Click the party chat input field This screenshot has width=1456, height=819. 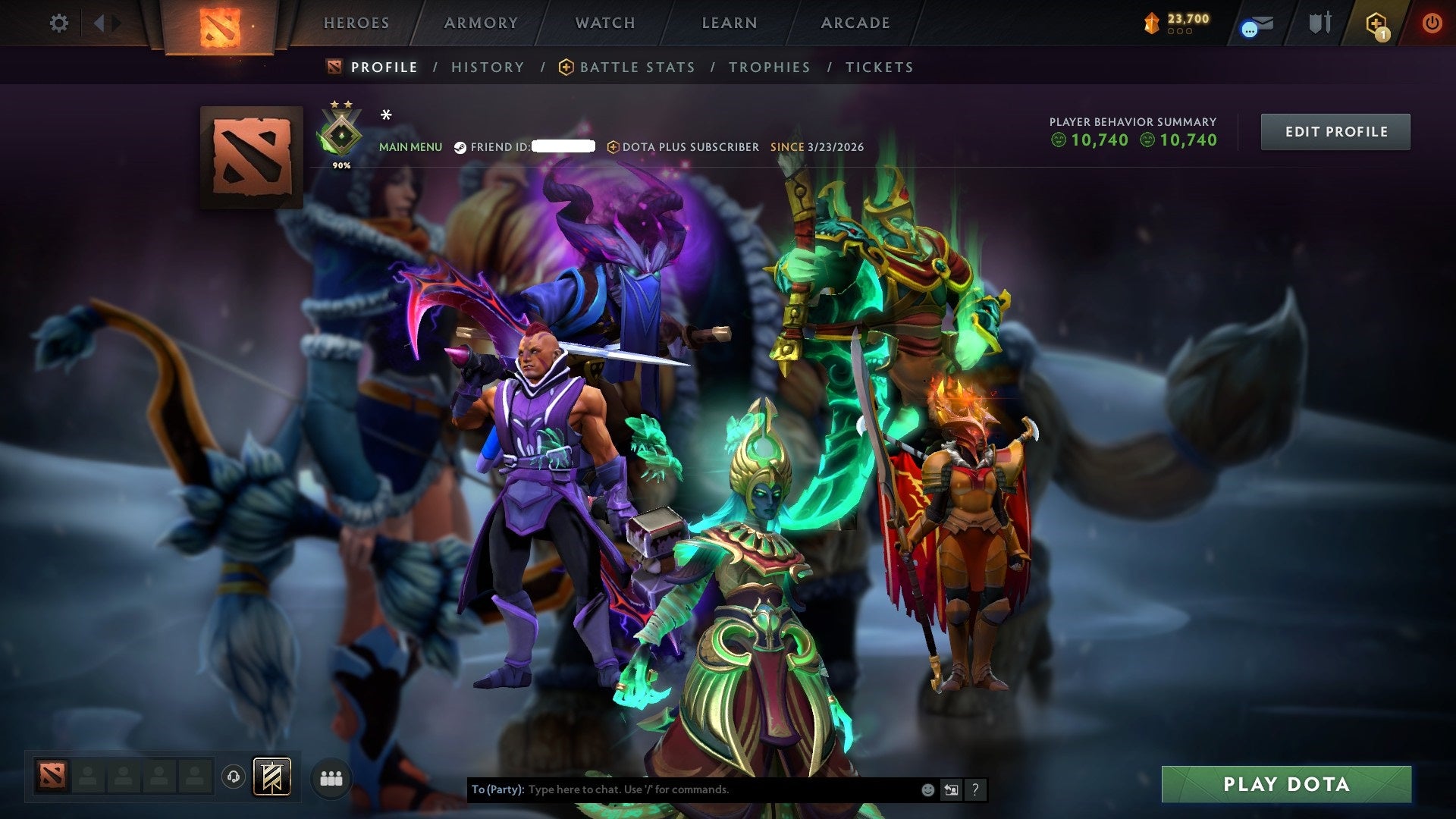click(x=682, y=789)
